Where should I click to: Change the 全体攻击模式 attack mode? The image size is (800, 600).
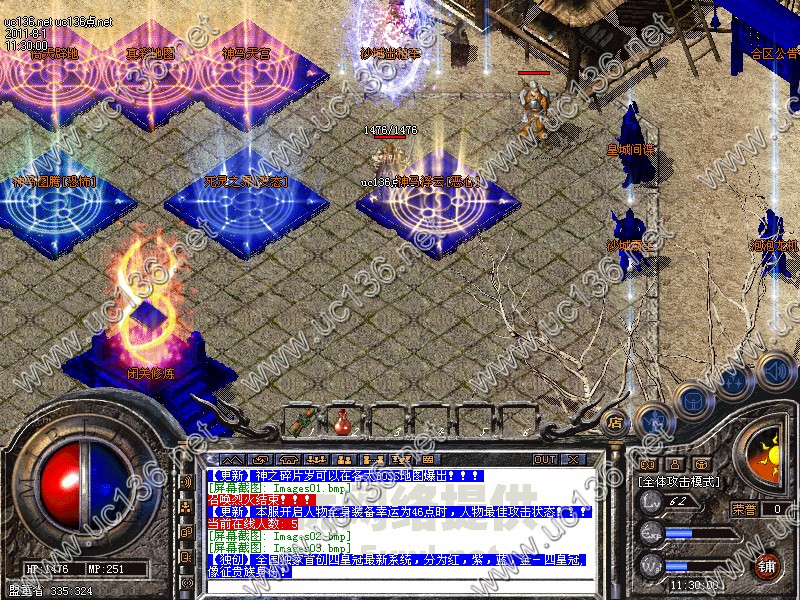pos(678,482)
